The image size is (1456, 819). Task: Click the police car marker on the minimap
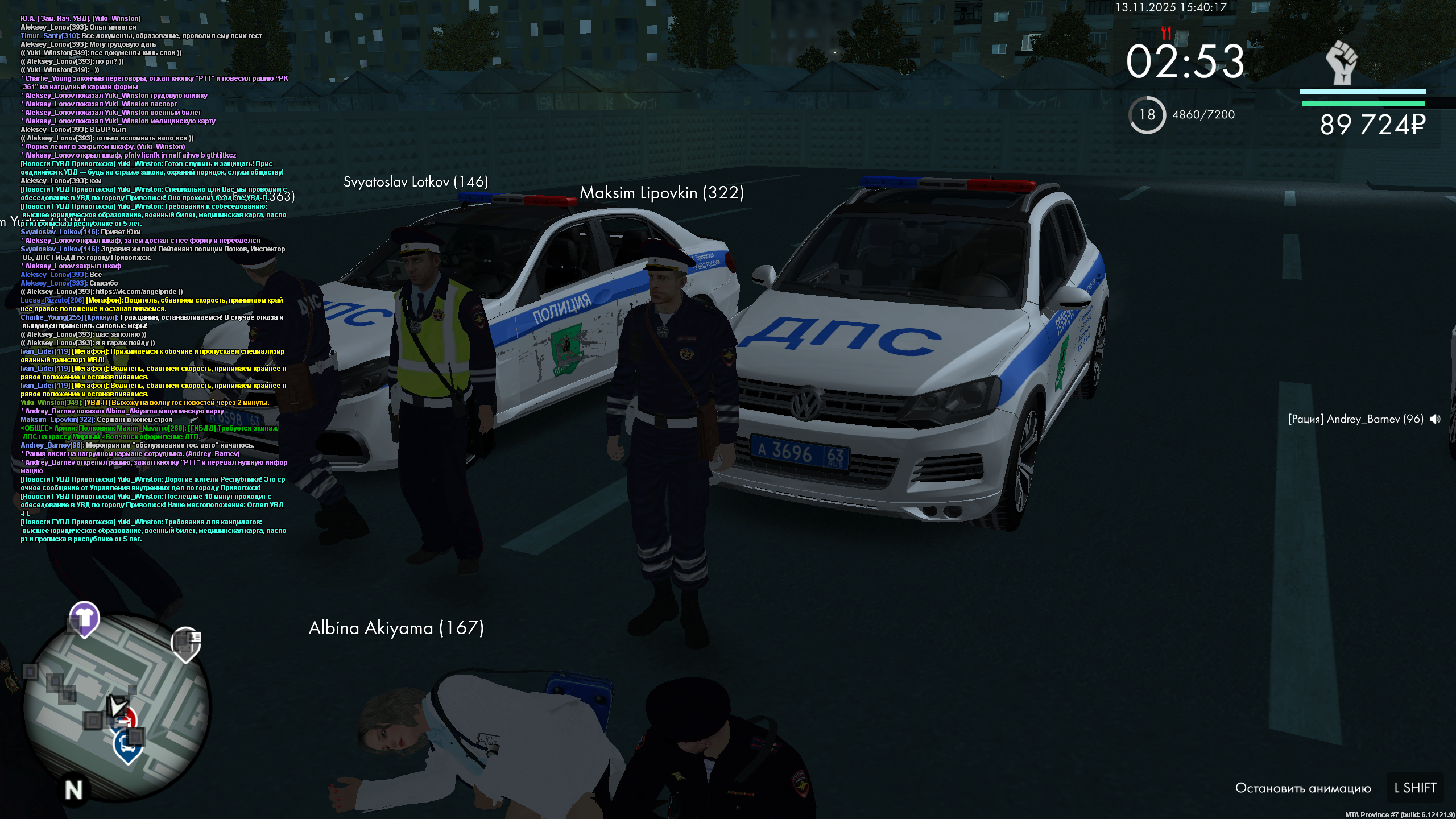tap(126, 718)
